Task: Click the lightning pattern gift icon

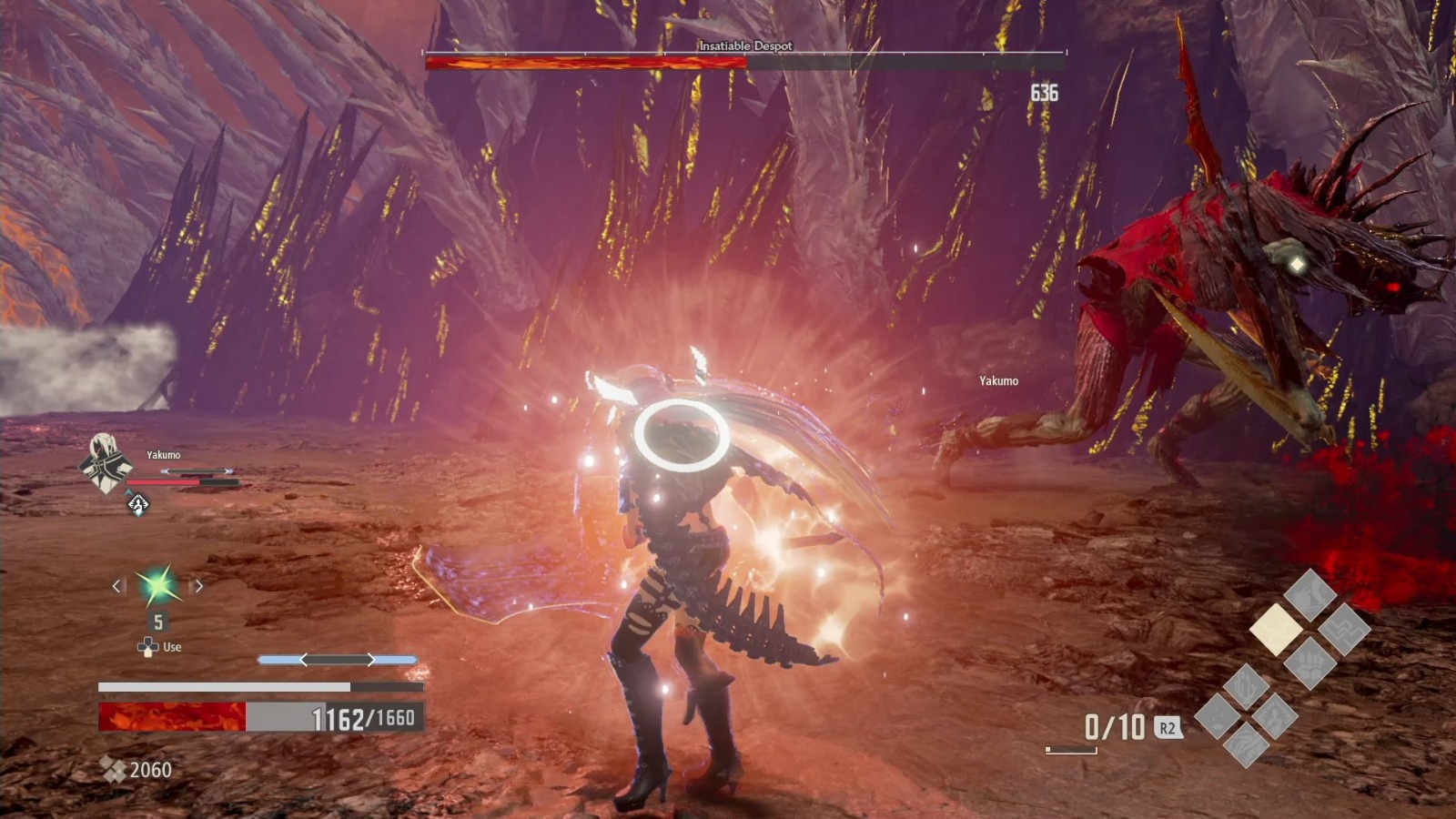Action: coord(1343,631)
